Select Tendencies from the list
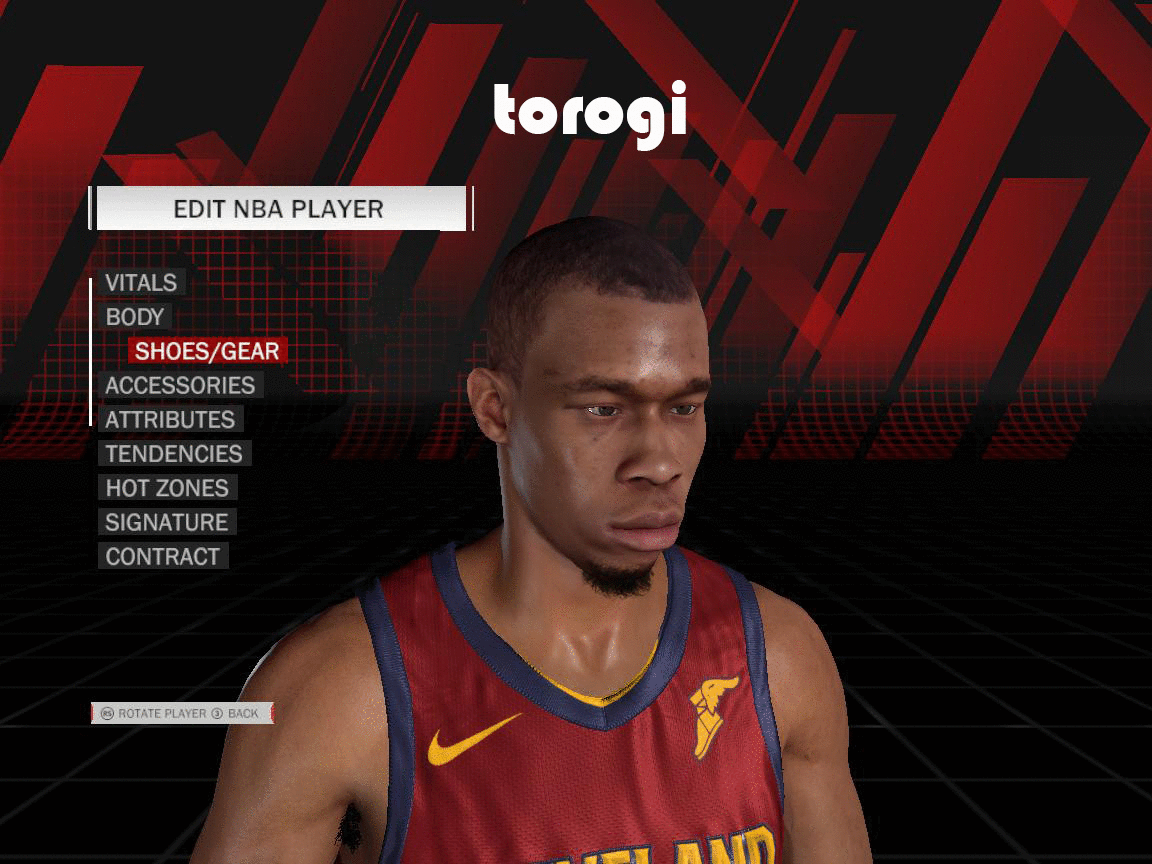This screenshot has width=1152, height=864. point(174,454)
